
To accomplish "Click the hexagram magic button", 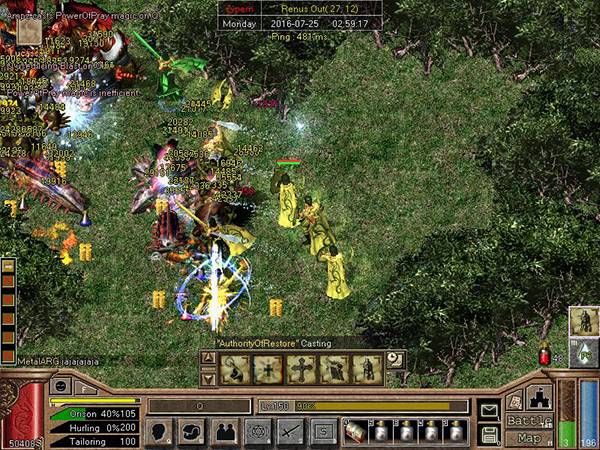I will (257, 432).
